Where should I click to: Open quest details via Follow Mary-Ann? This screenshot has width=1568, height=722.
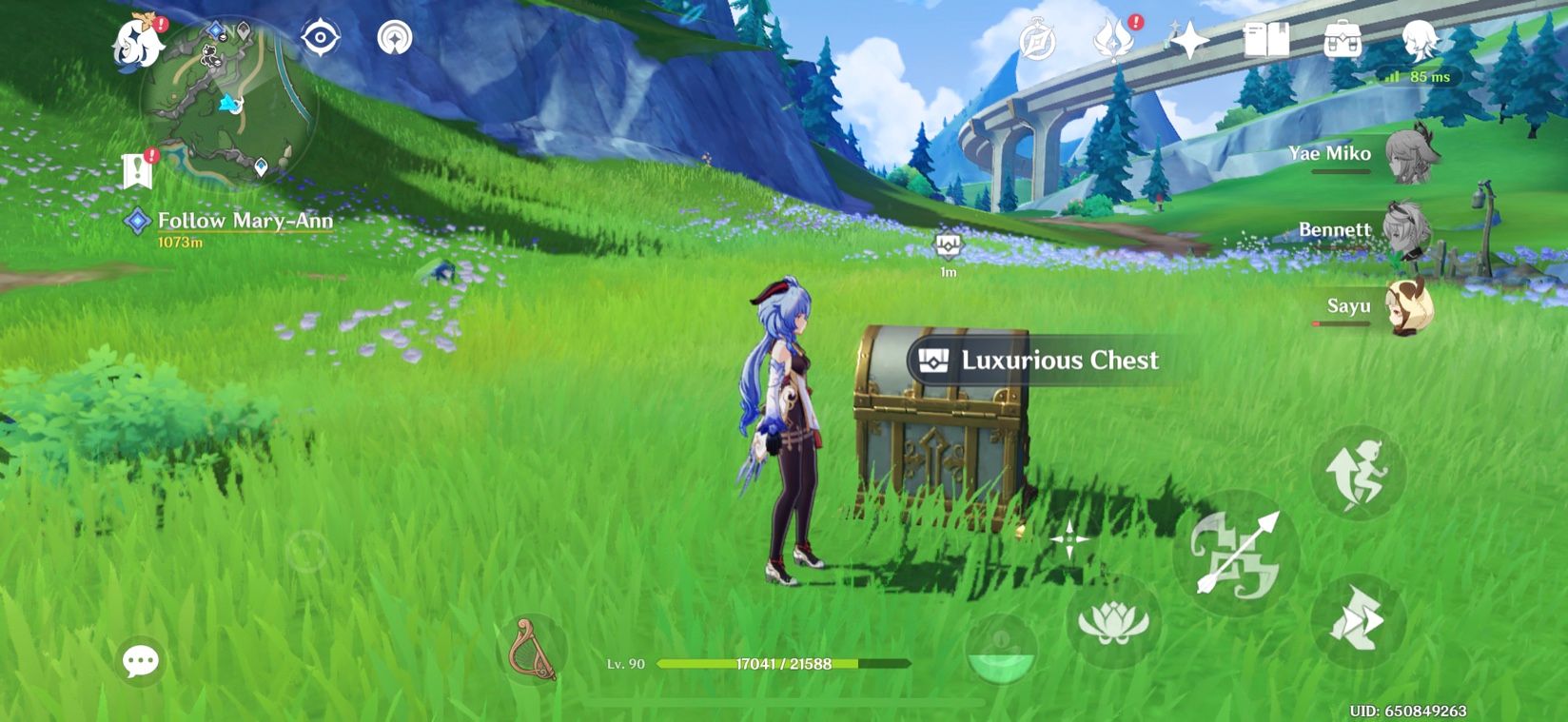(x=243, y=221)
